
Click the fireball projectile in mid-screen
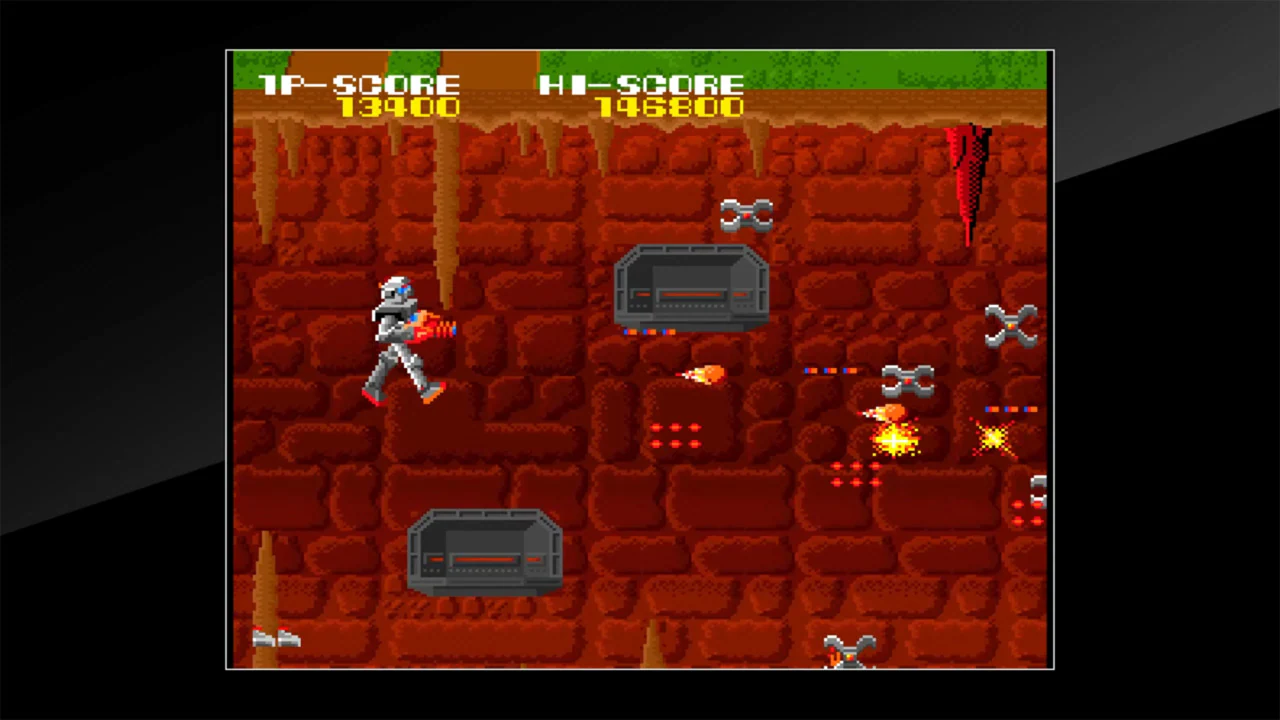click(703, 373)
